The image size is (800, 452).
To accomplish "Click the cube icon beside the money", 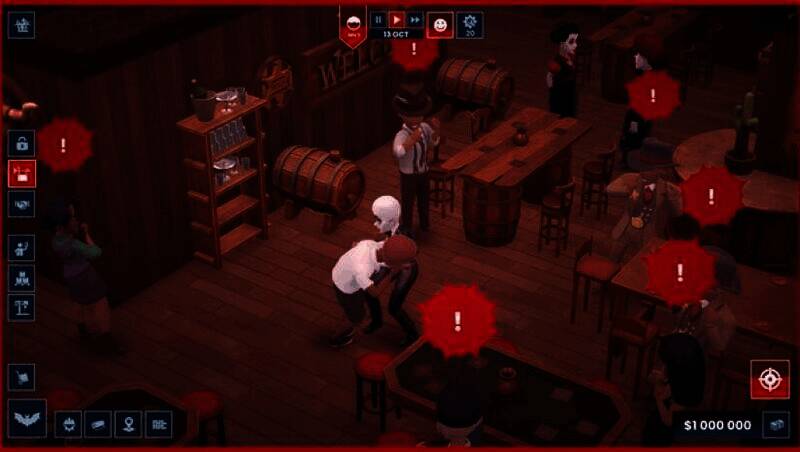I will coord(775,424).
